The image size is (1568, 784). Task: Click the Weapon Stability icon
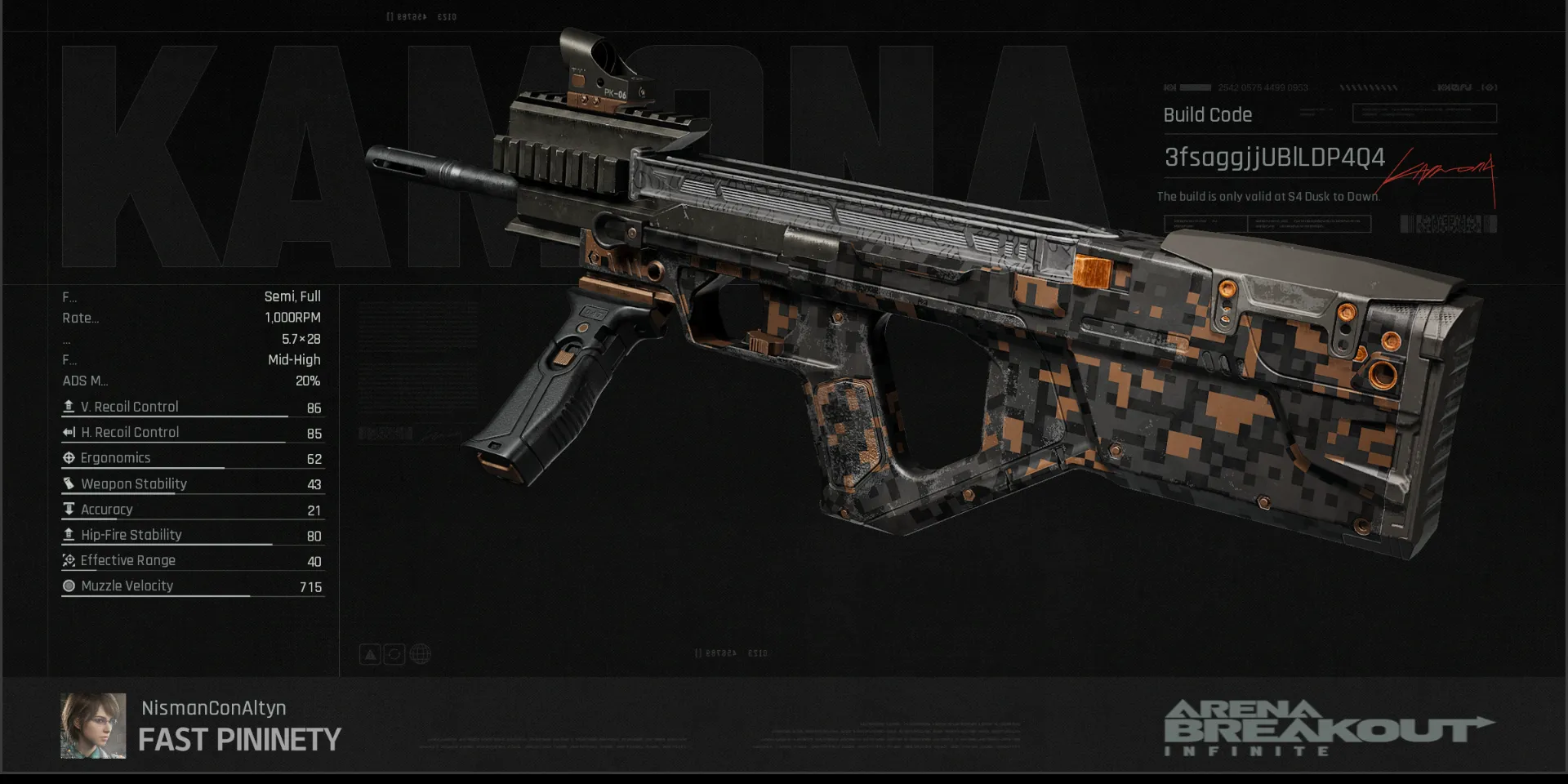click(69, 483)
